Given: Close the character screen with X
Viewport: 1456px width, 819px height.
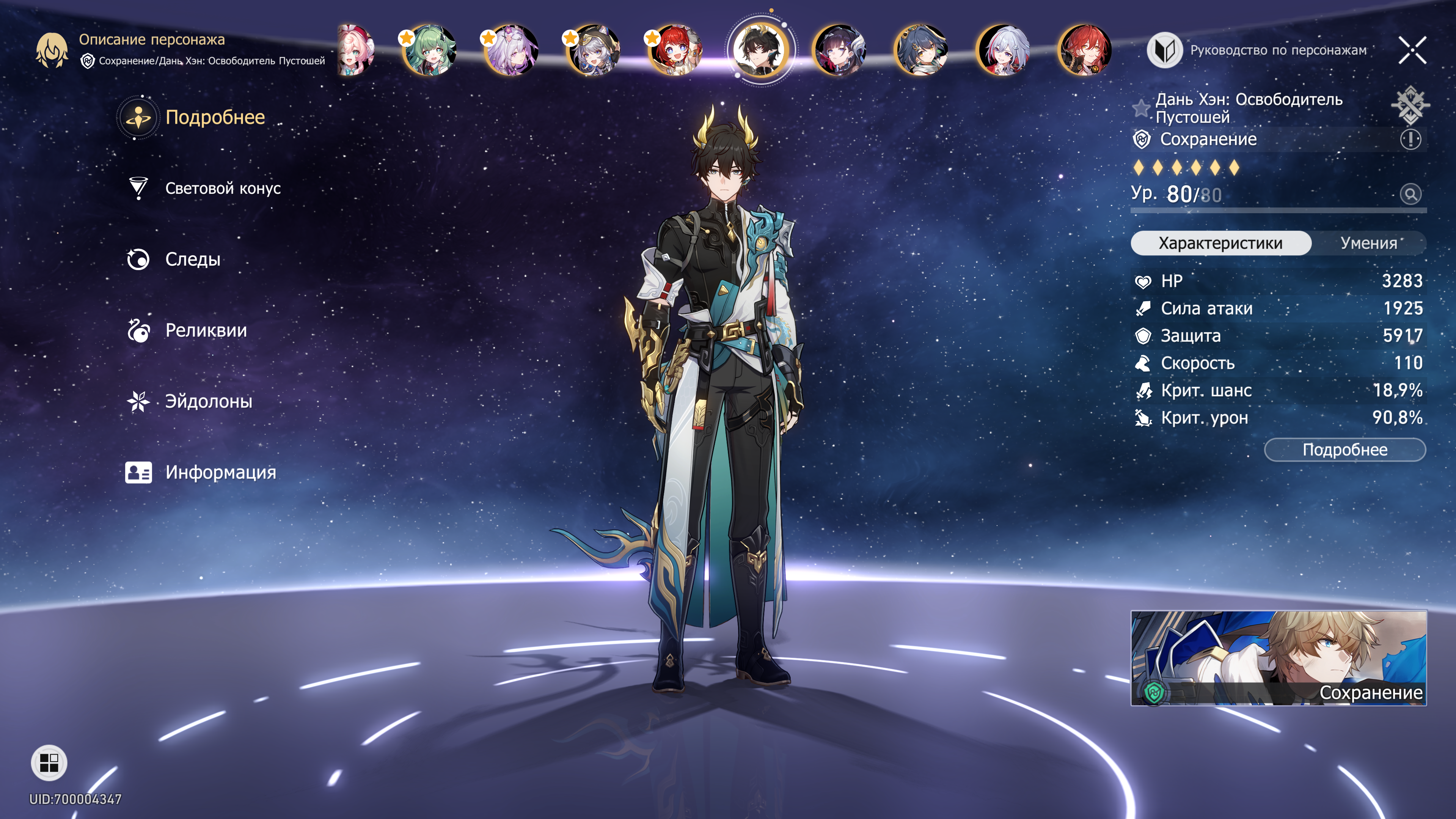Looking at the screenshot, I should (x=1412, y=50).
